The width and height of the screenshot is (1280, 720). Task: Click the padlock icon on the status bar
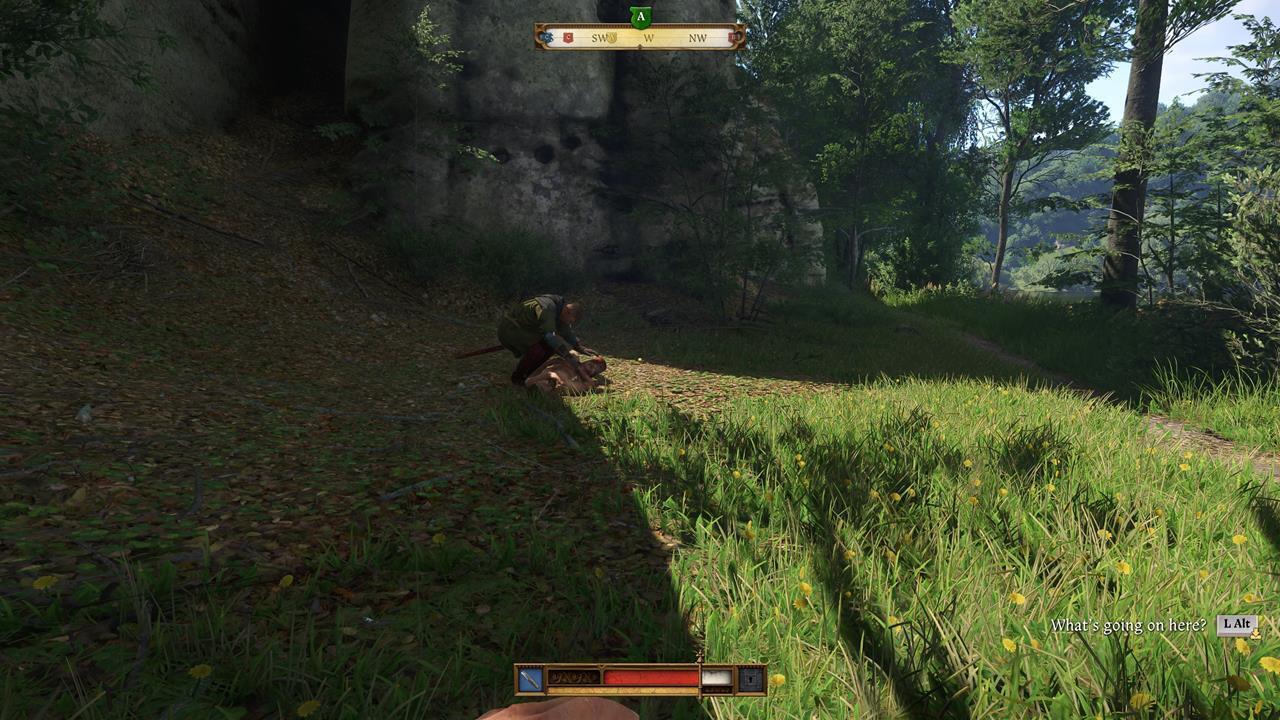point(752,678)
